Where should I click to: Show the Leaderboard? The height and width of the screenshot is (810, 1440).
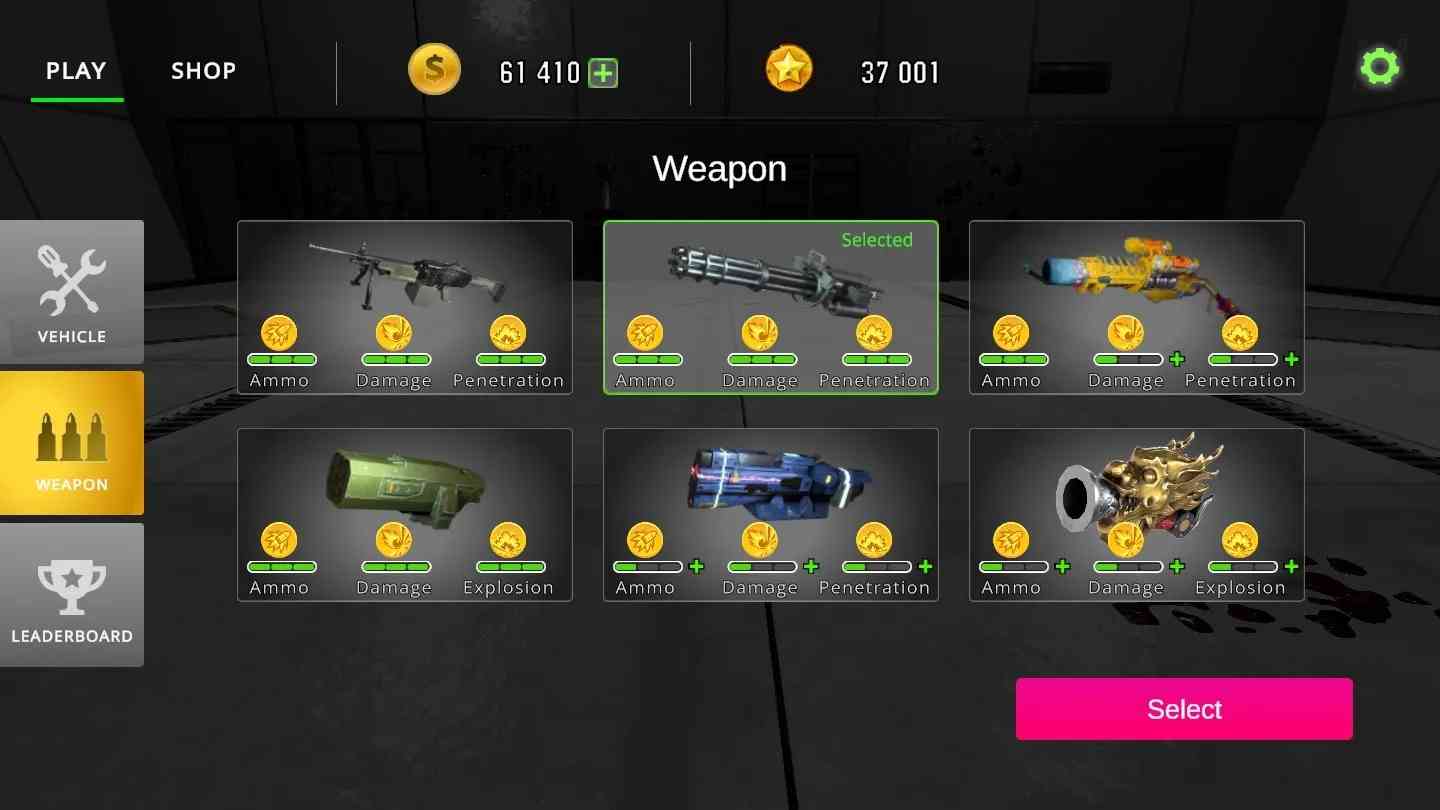pyautogui.click(x=72, y=595)
